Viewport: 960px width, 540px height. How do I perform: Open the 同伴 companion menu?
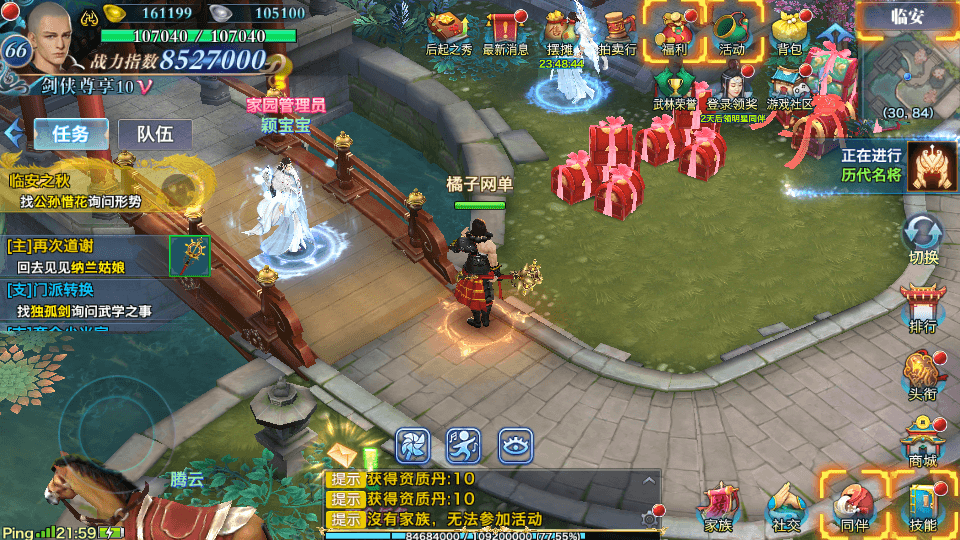pyautogui.click(x=853, y=505)
